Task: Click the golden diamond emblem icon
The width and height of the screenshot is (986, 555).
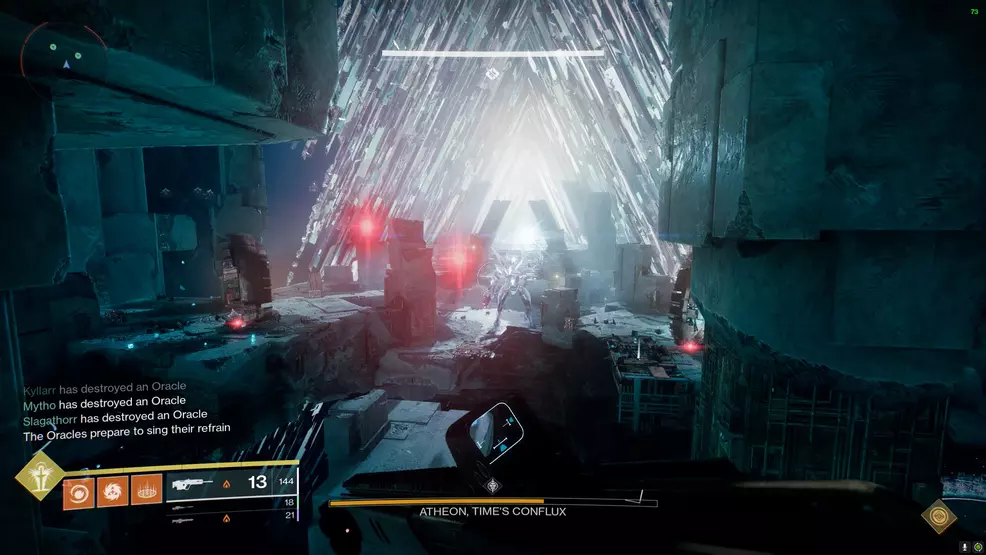Action: [x=938, y=516]
